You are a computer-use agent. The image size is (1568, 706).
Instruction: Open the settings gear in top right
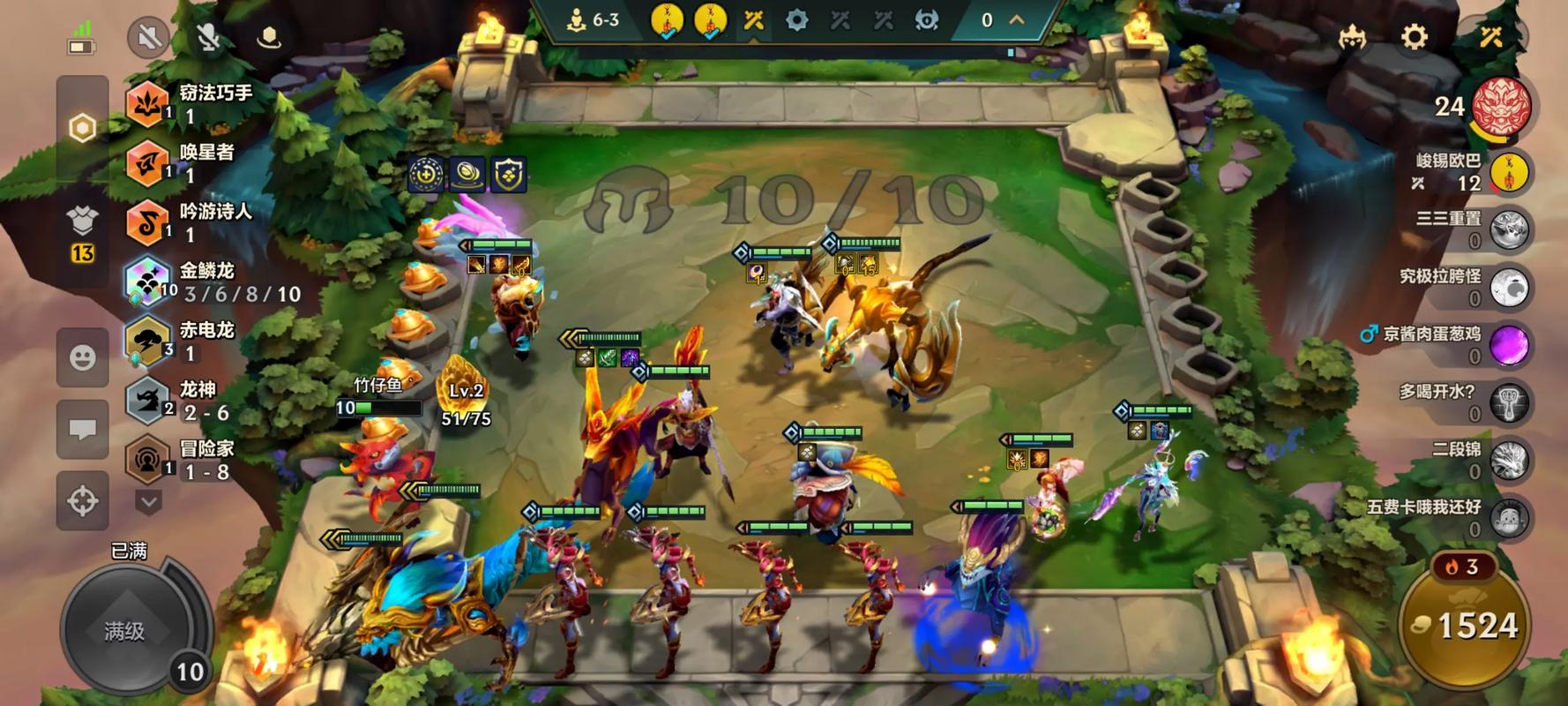1414,37
